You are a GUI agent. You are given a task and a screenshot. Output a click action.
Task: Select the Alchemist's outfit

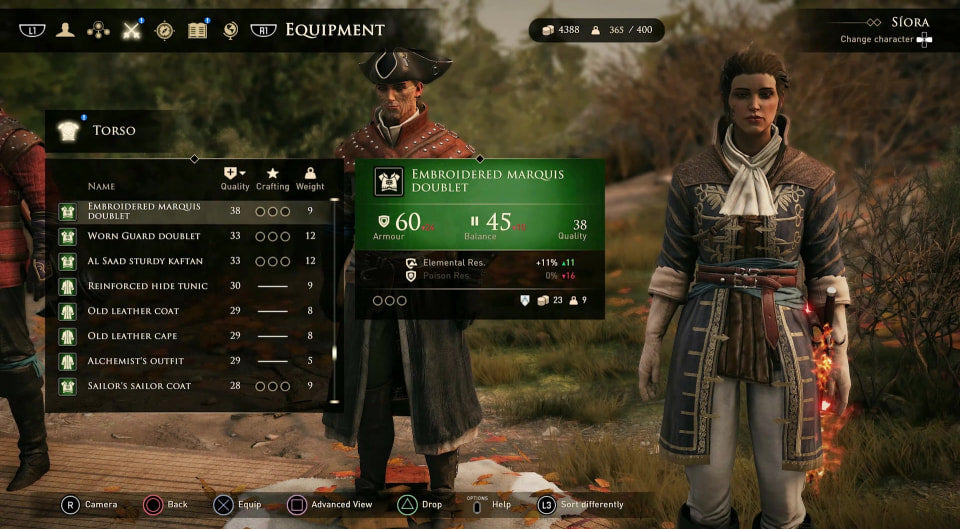click(190, 361)
